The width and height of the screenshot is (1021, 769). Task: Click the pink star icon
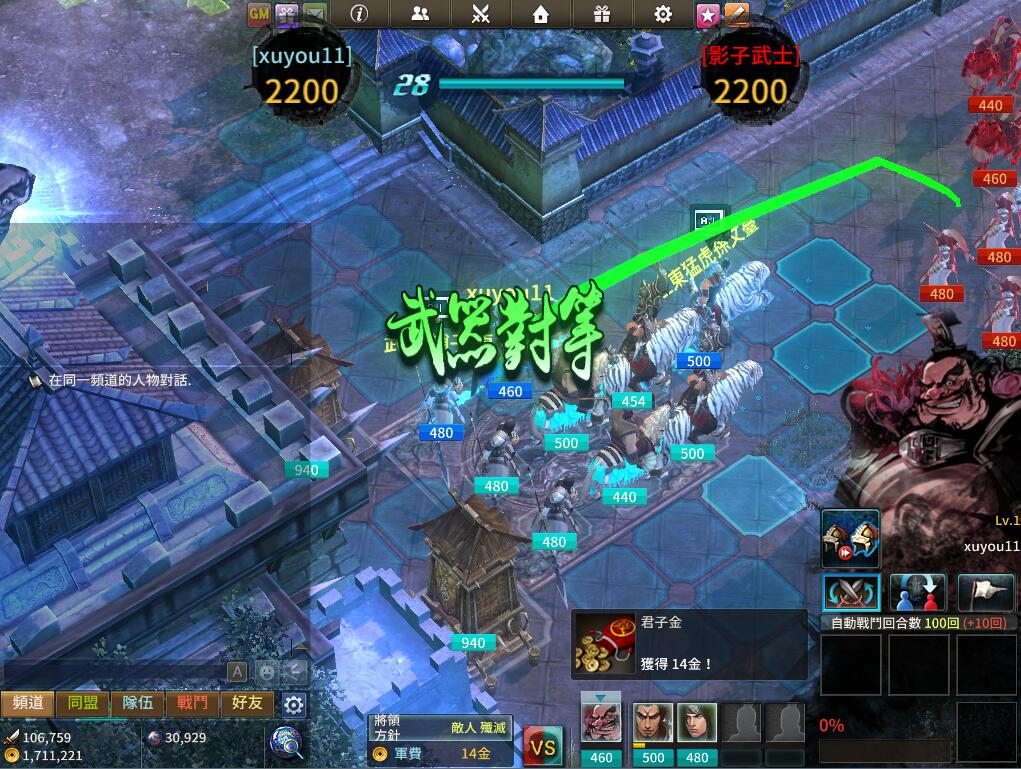708,14
